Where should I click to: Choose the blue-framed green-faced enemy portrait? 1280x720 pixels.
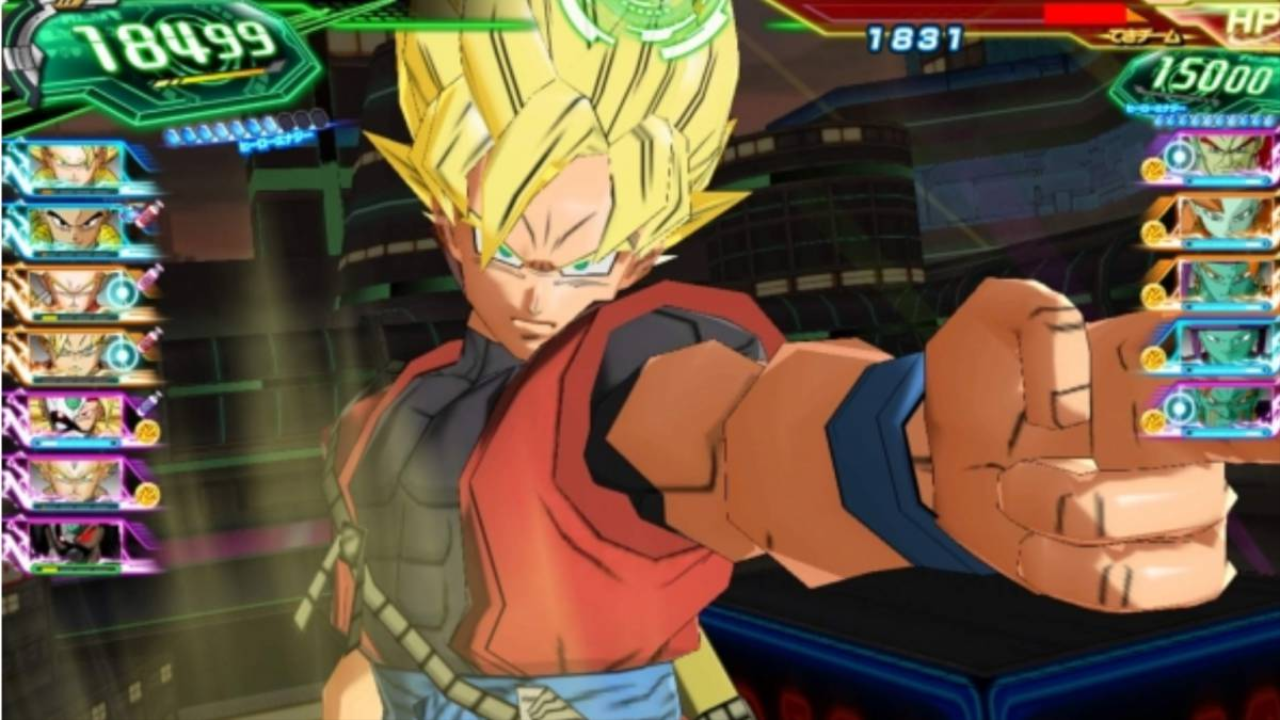click(x=1224, y=345)
